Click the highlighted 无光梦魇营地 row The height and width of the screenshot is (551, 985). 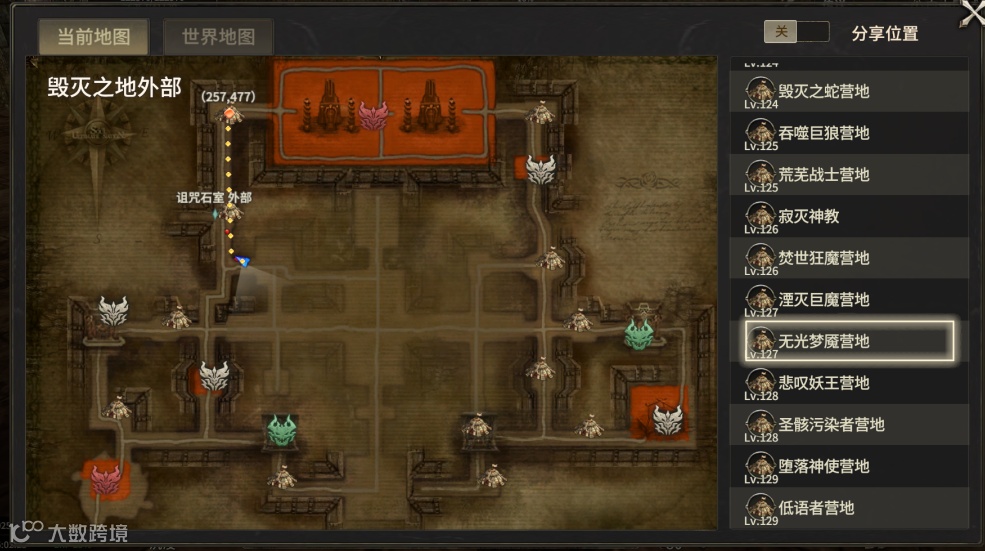tap(850, 341)
